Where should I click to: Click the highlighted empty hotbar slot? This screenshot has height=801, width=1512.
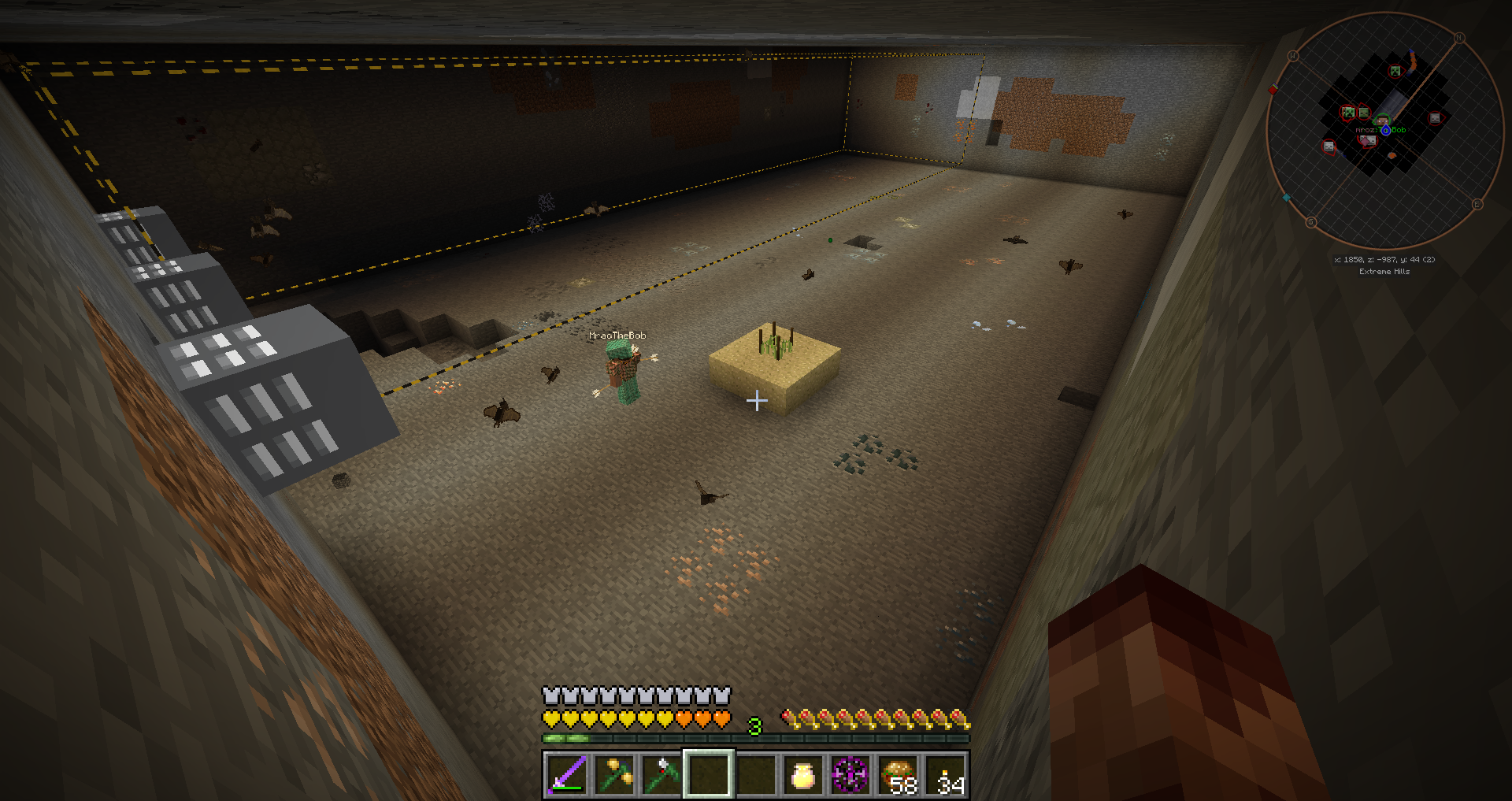(x=709, y=775)
